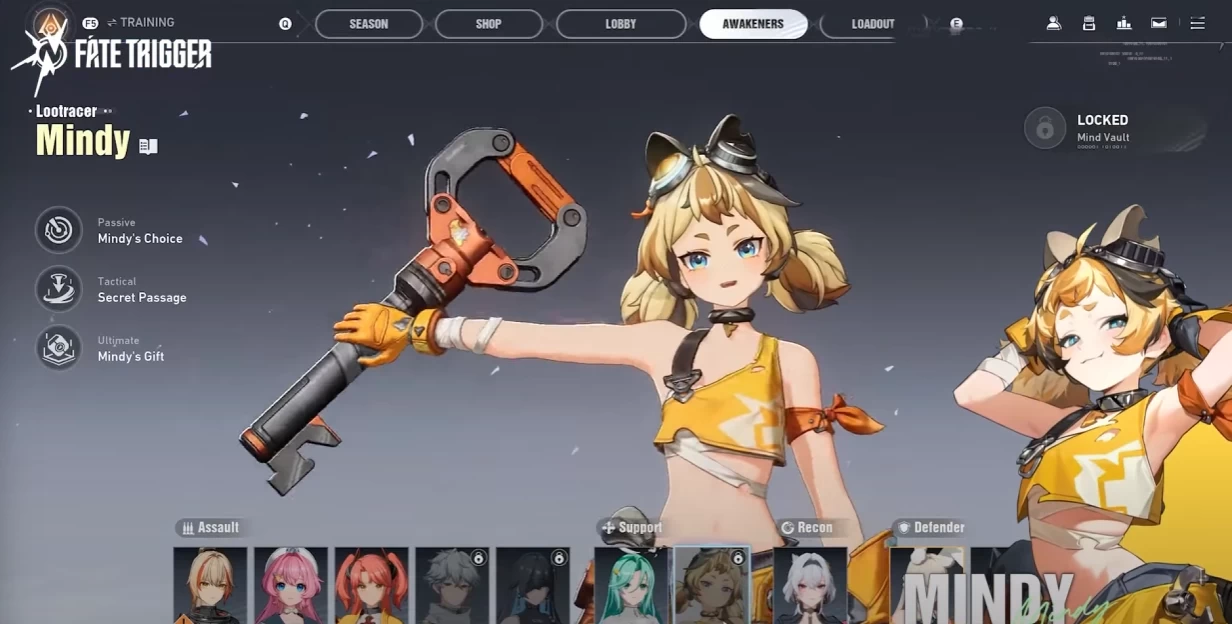Switch to the Shop tab

coord(489,24)
